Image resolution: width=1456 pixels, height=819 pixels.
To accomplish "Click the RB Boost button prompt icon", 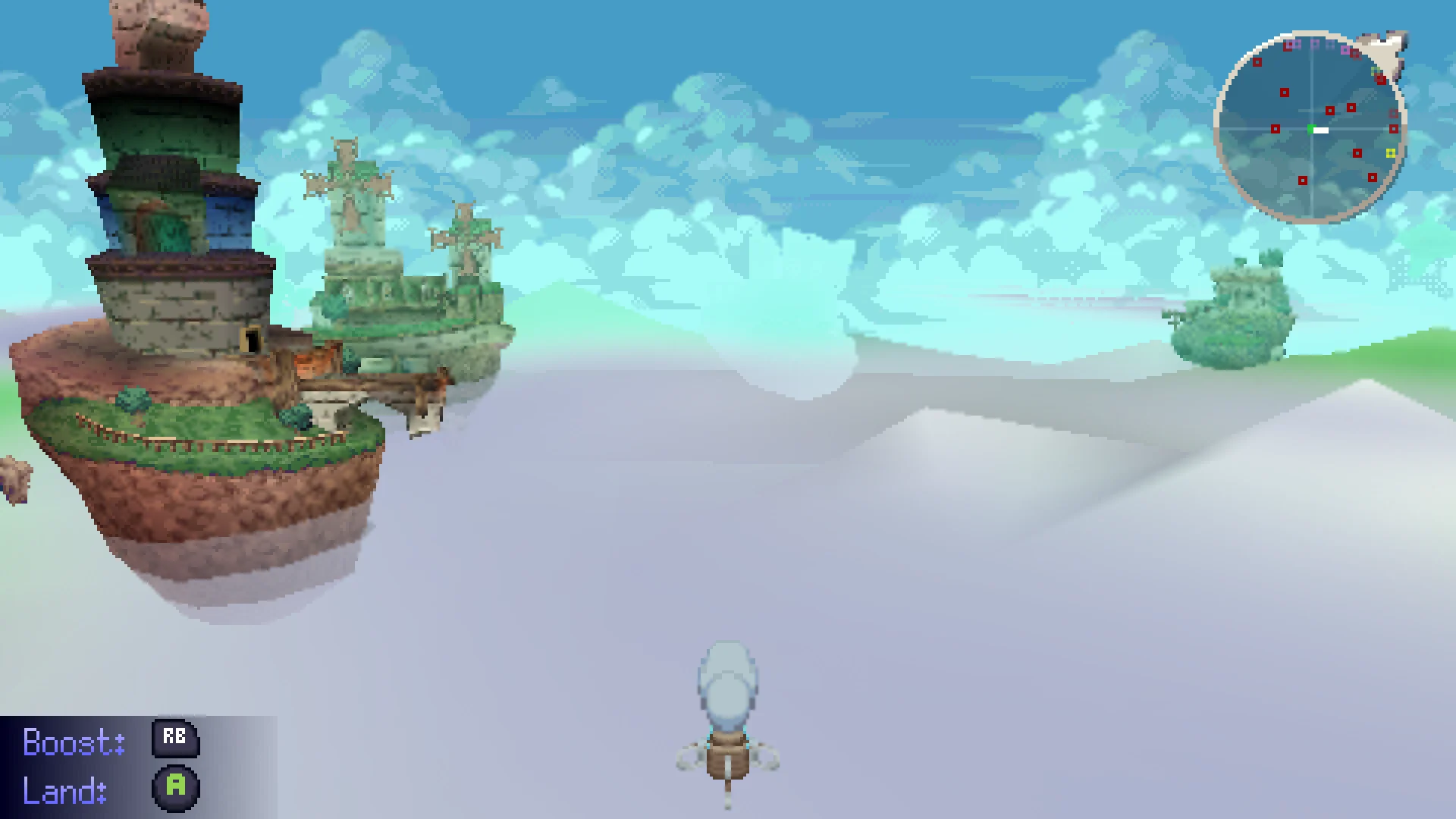I will pos(174,739).
